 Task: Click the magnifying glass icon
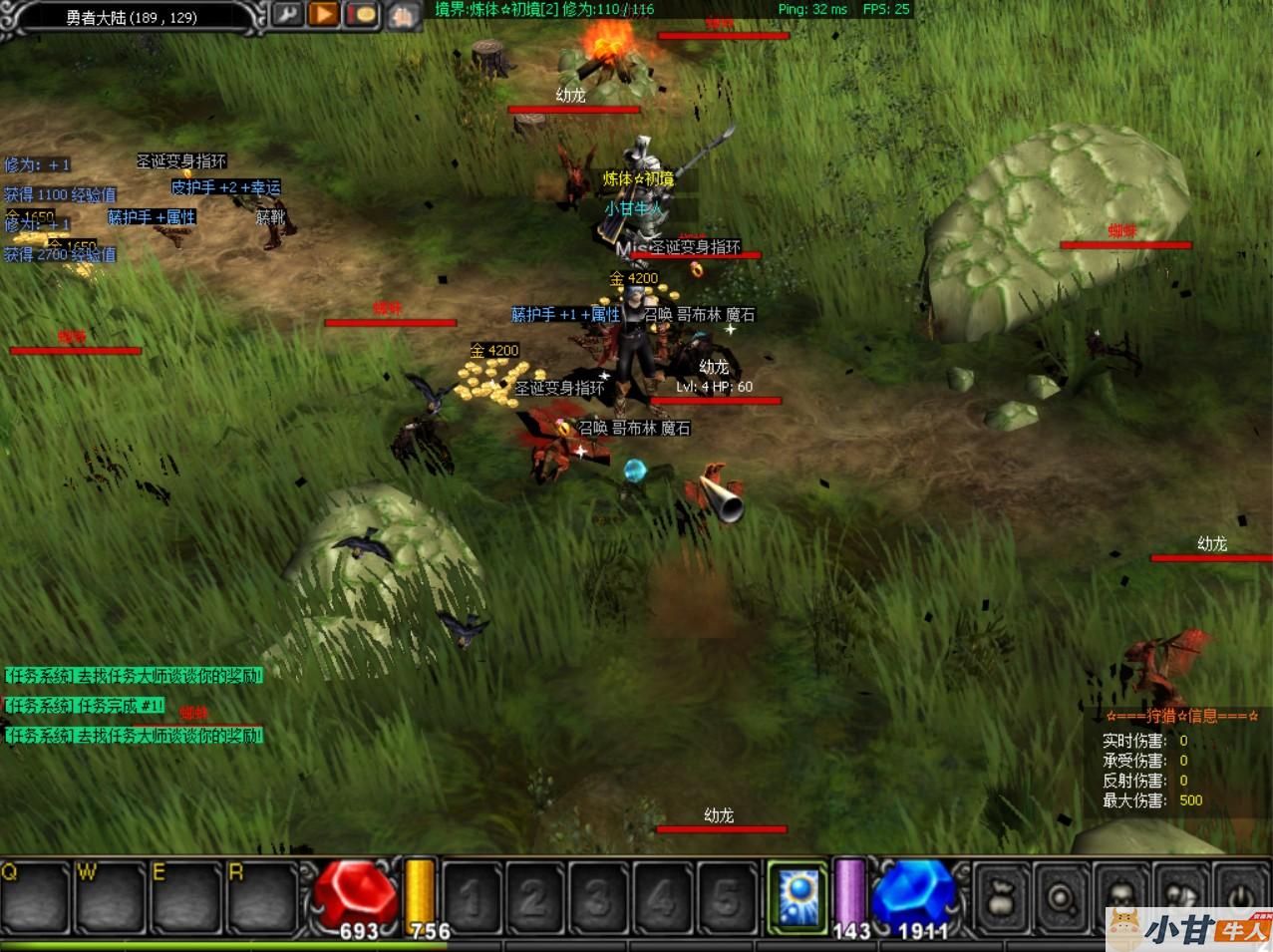coord(1063,897)
